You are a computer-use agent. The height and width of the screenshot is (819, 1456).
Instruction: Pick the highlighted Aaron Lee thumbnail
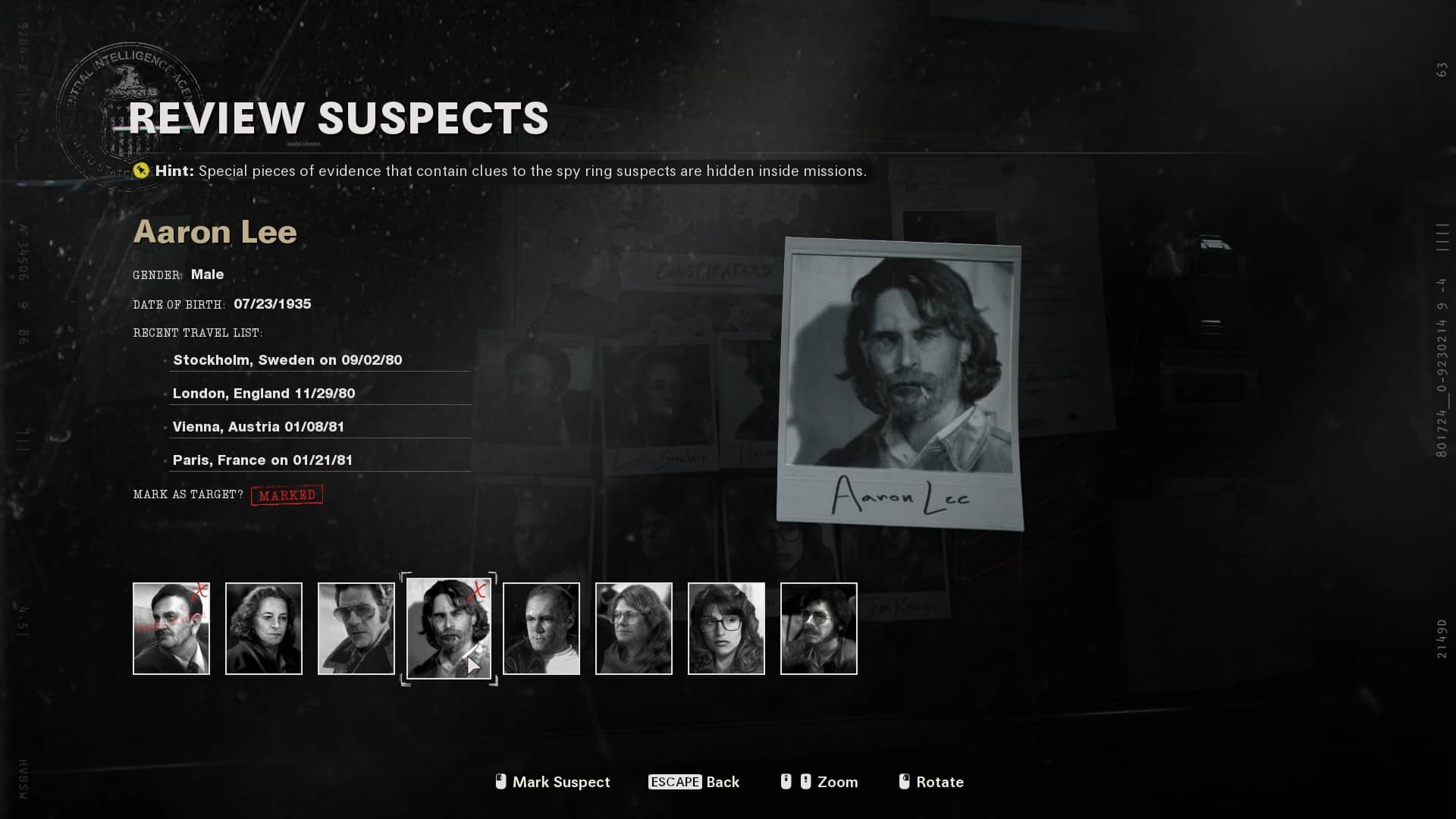pos(449,628)
